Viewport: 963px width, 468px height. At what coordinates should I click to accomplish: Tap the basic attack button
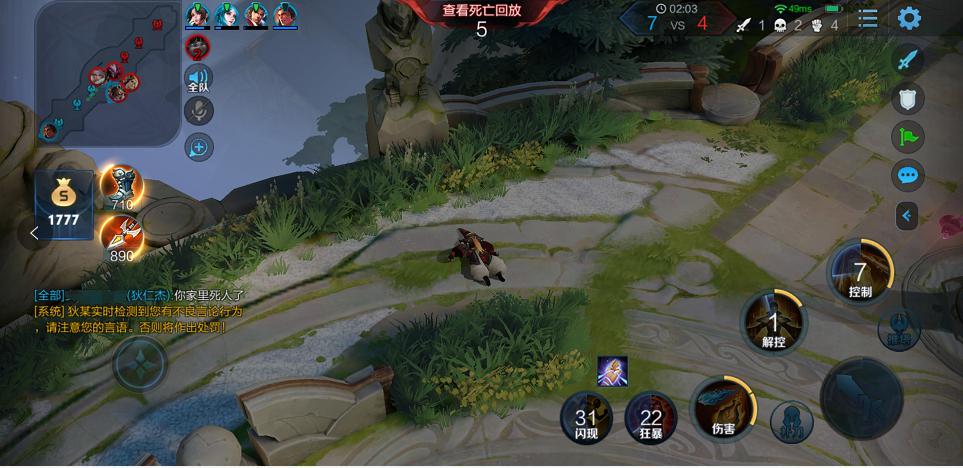(x=861, y=396)
